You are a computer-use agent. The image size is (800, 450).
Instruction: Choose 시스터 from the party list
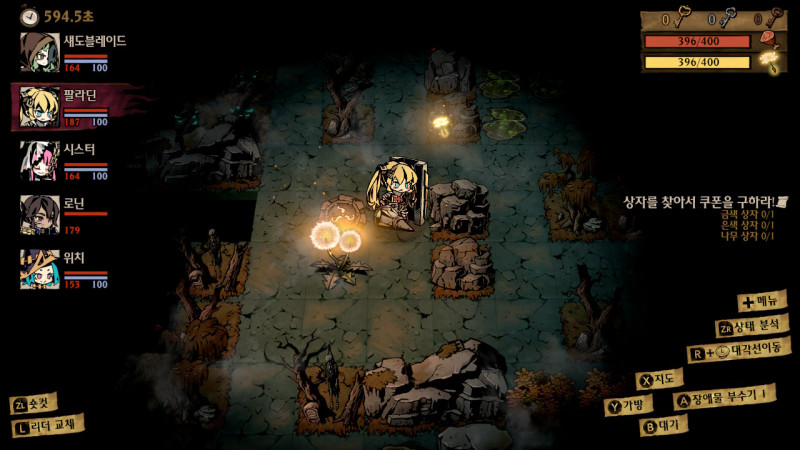38,160
